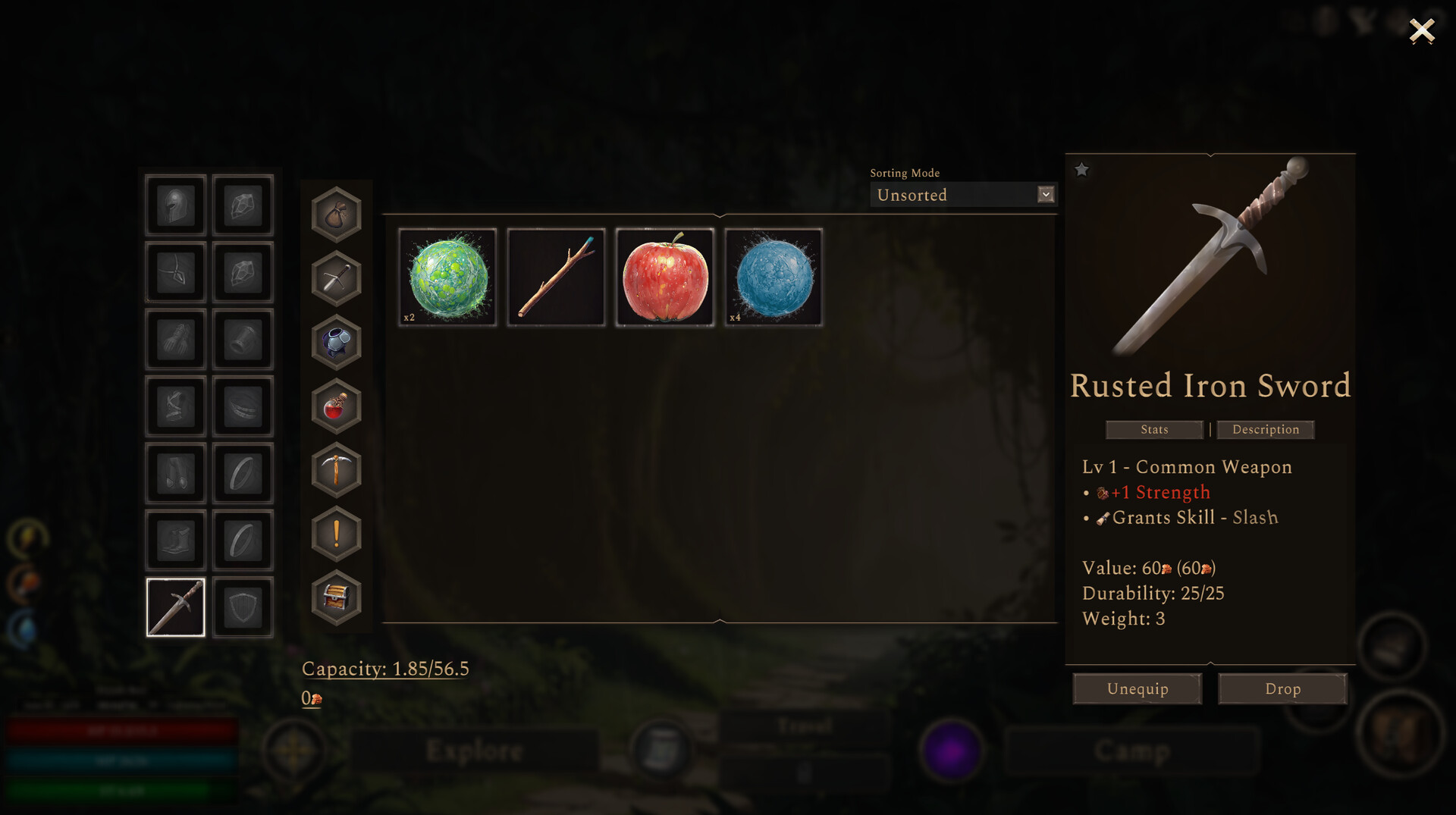Open the quest items filter
The width and height of the screenshot is (1456, 815).
[336, 533]
